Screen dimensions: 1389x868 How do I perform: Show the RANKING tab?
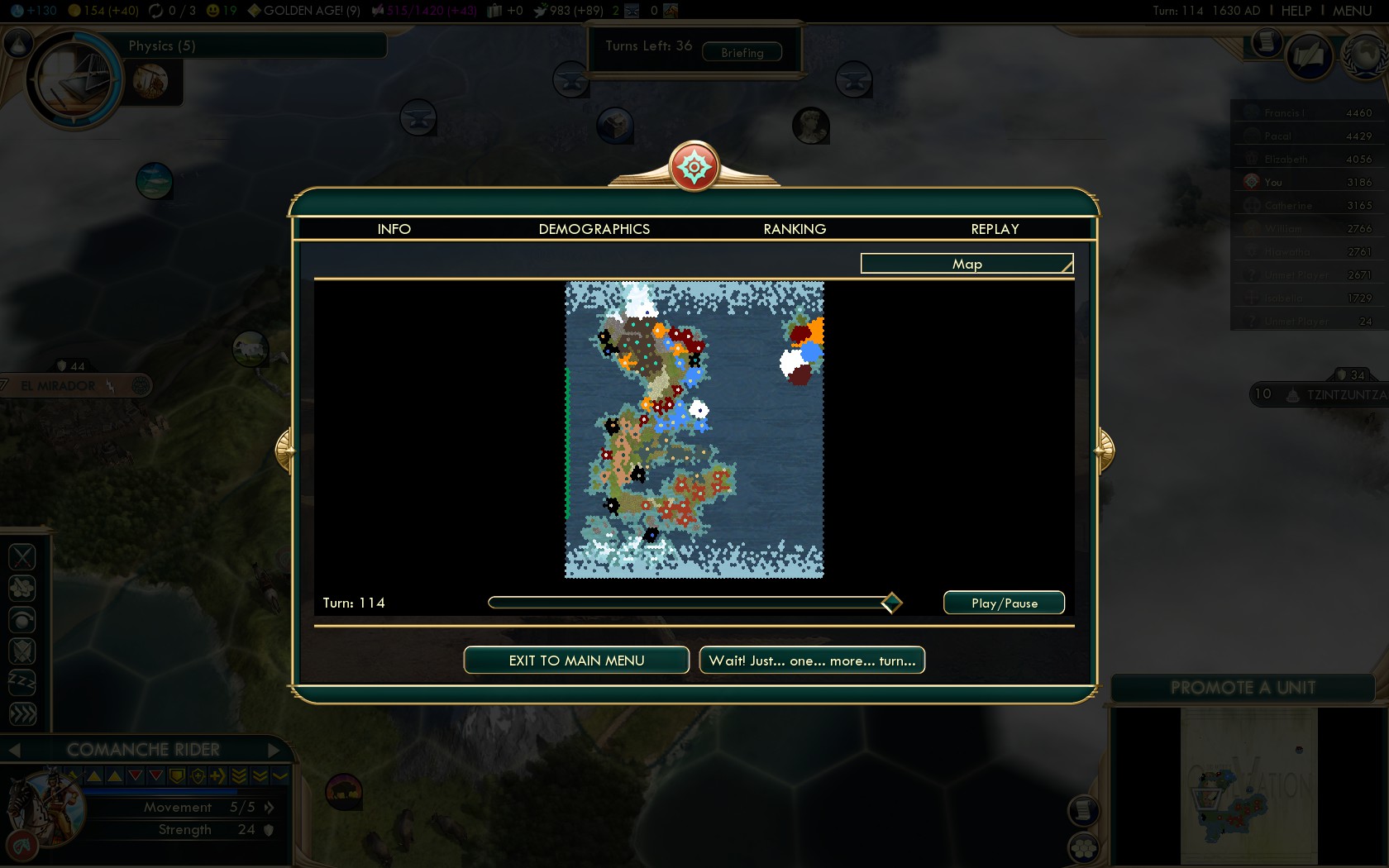coord(795,229)
